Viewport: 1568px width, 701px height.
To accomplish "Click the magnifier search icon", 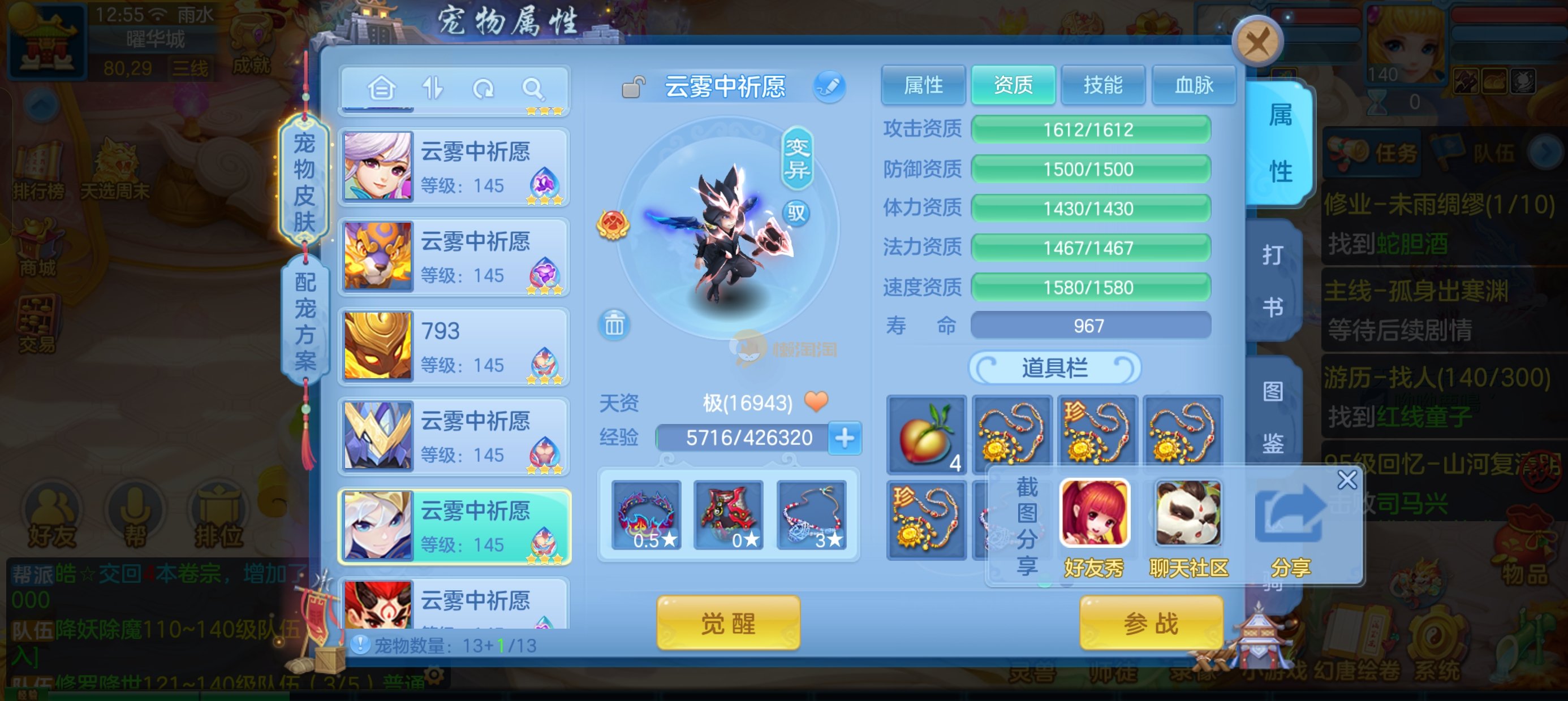I will click(x=533, y=89).
